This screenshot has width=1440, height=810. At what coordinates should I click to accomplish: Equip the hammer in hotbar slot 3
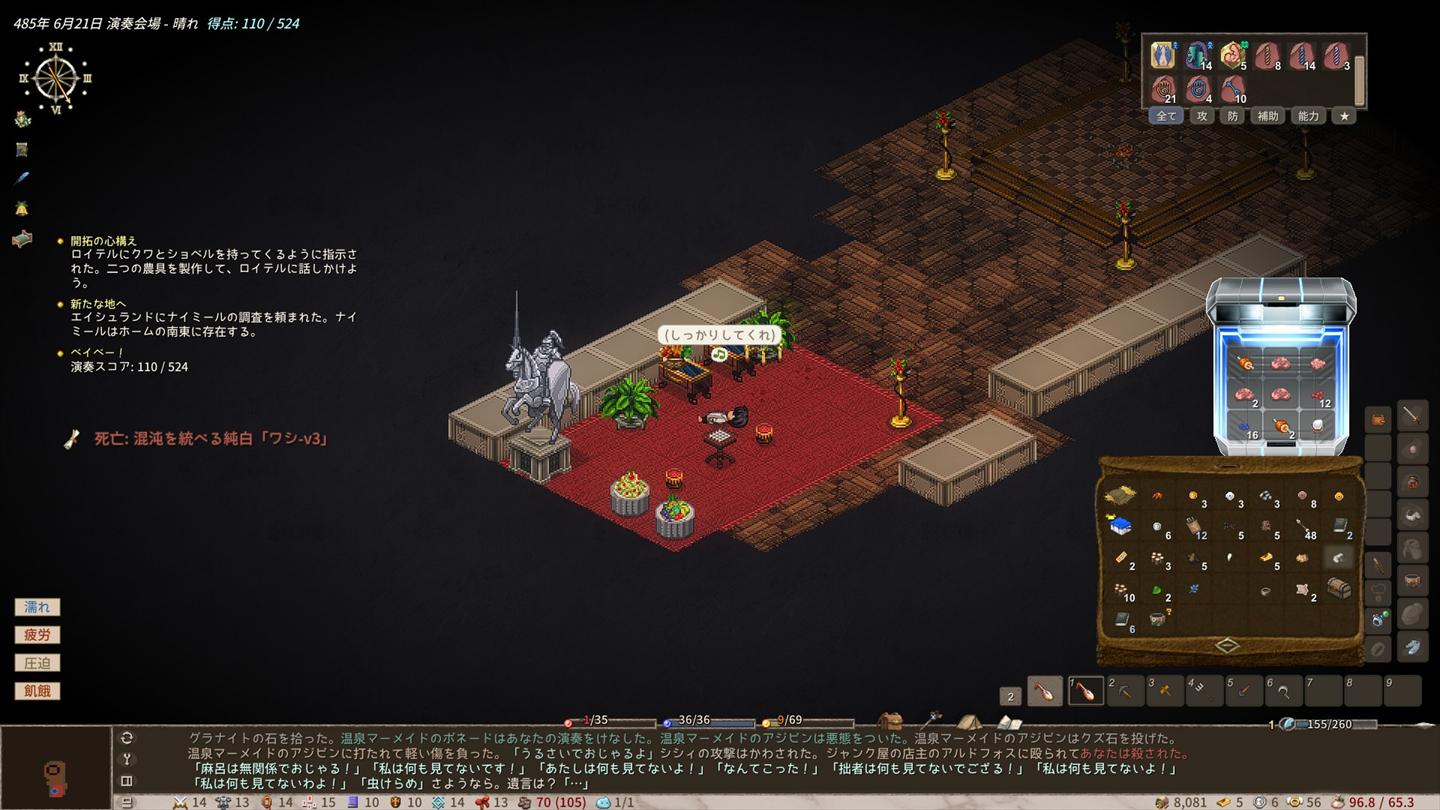click(1165, 690)
